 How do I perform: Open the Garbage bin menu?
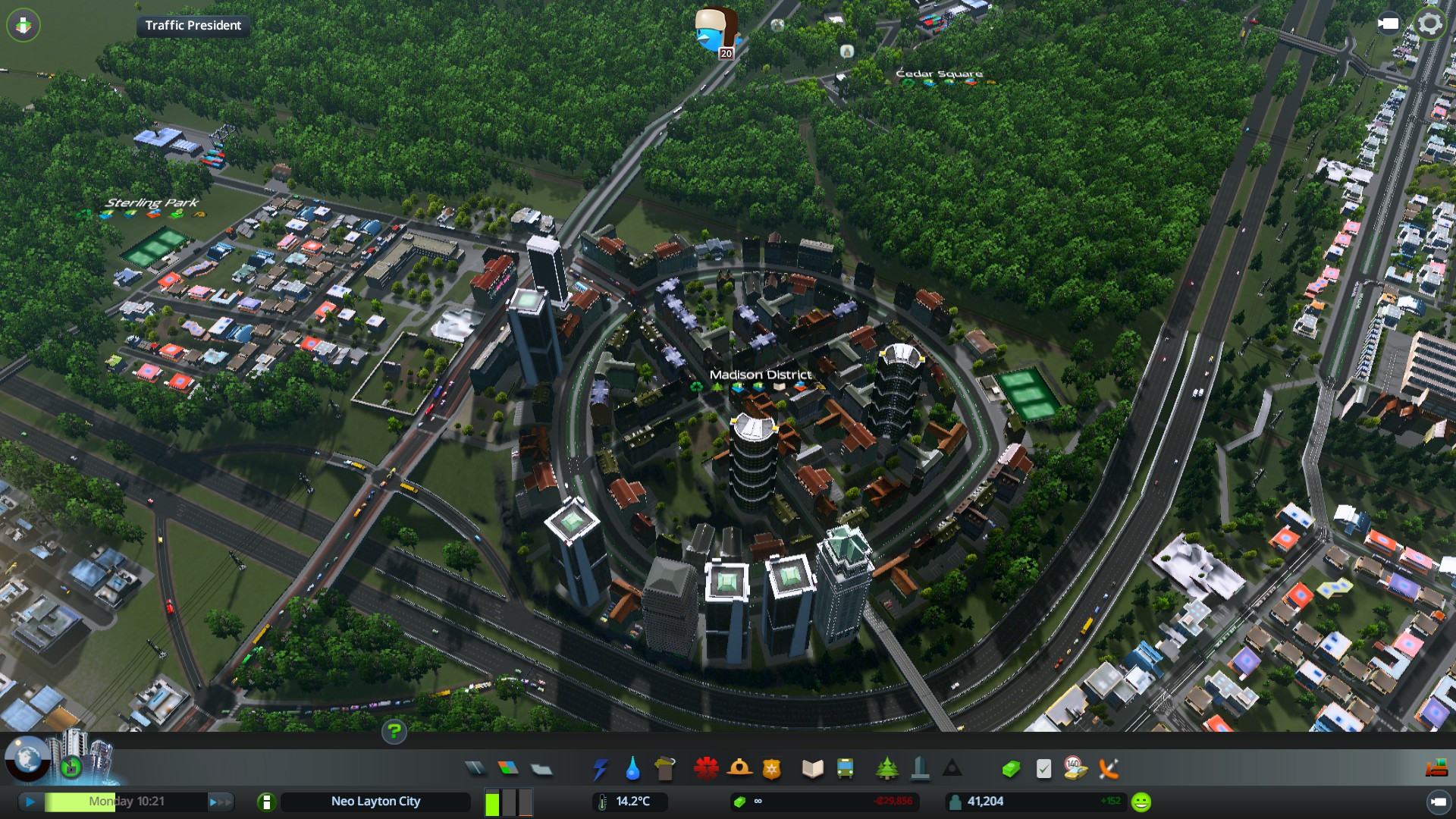[x=665, y=769]
